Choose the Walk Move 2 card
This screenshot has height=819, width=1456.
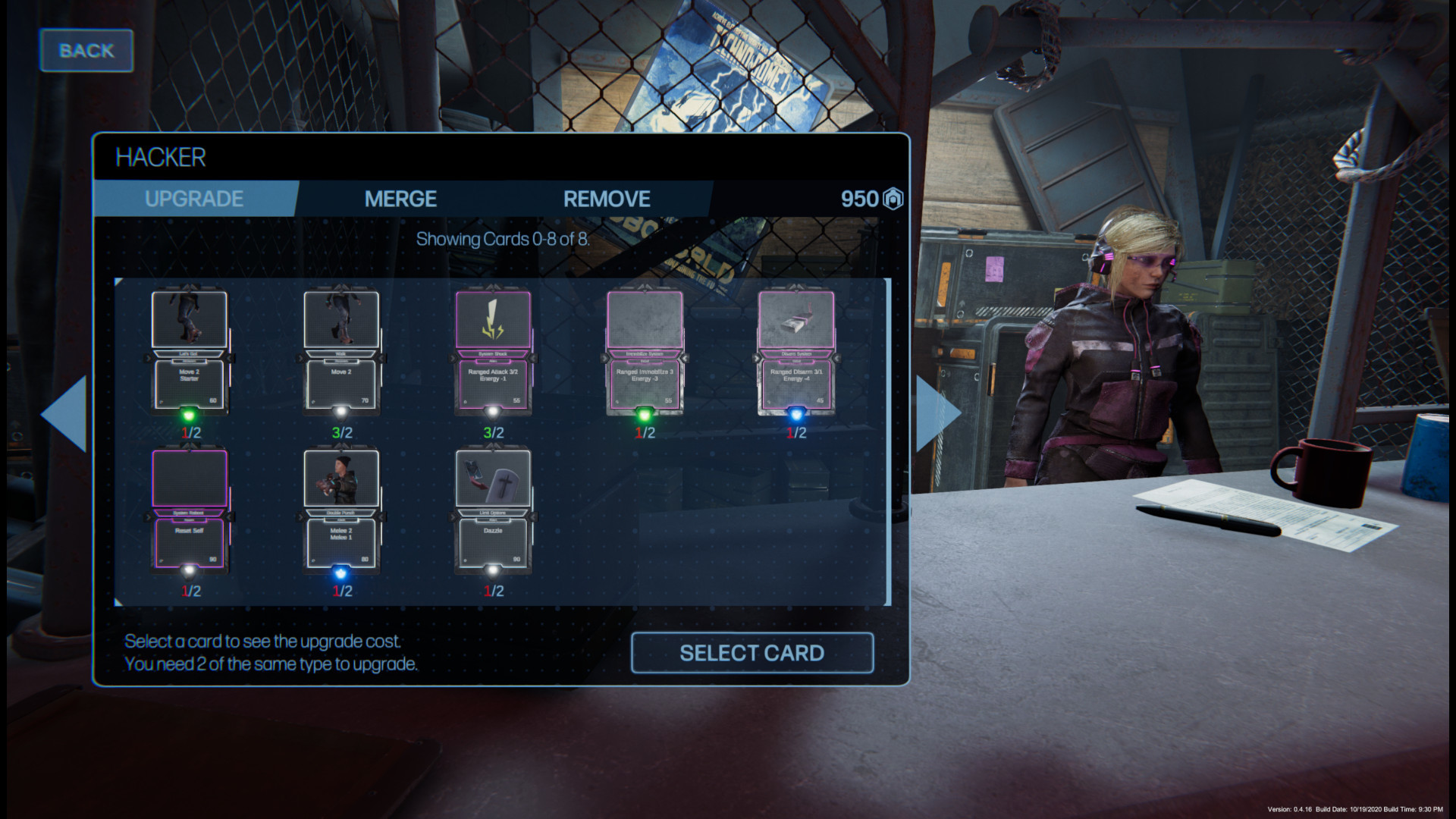(341, 353)
